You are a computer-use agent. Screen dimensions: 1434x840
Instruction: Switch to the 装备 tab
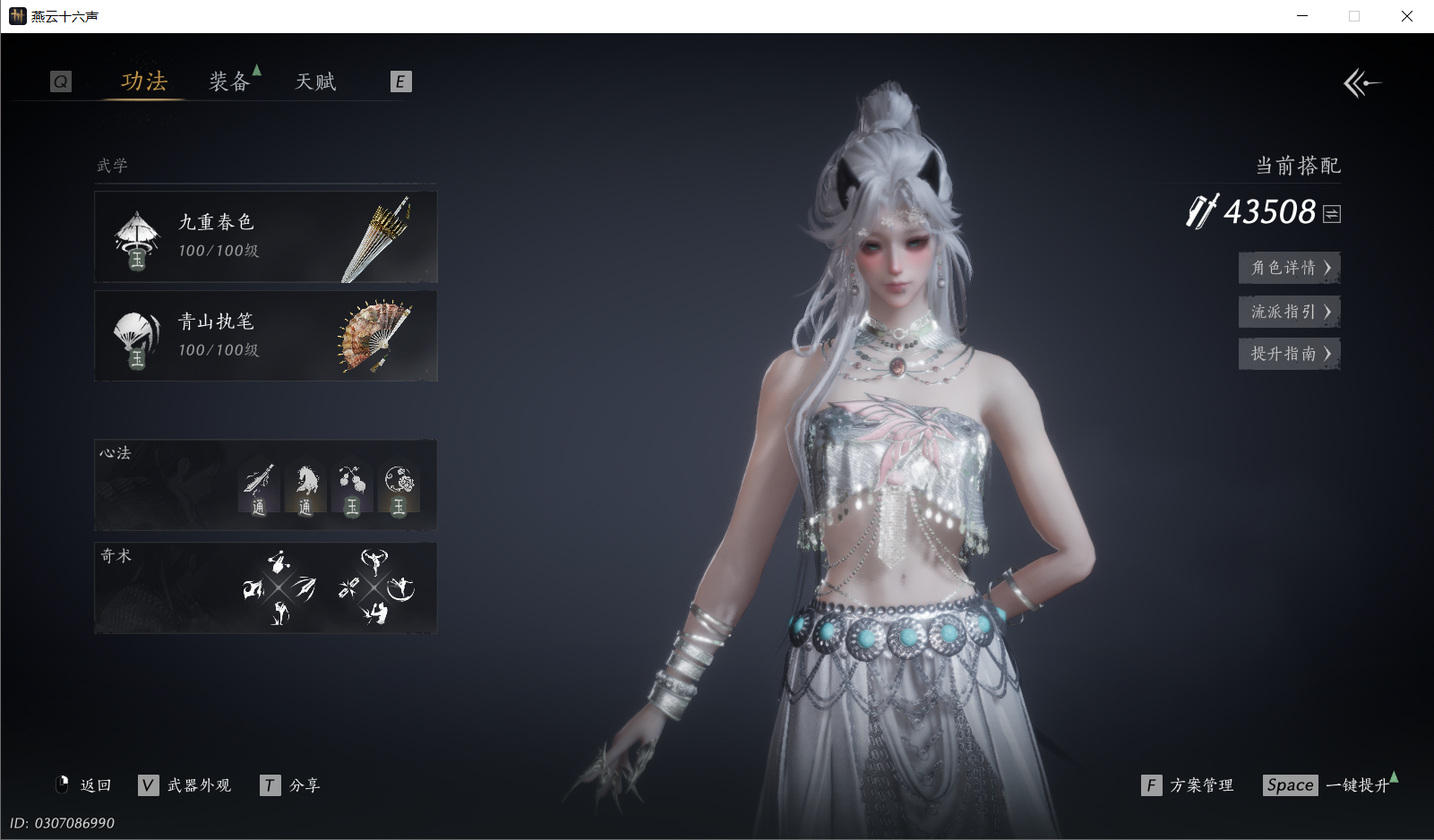click(229, 81)
